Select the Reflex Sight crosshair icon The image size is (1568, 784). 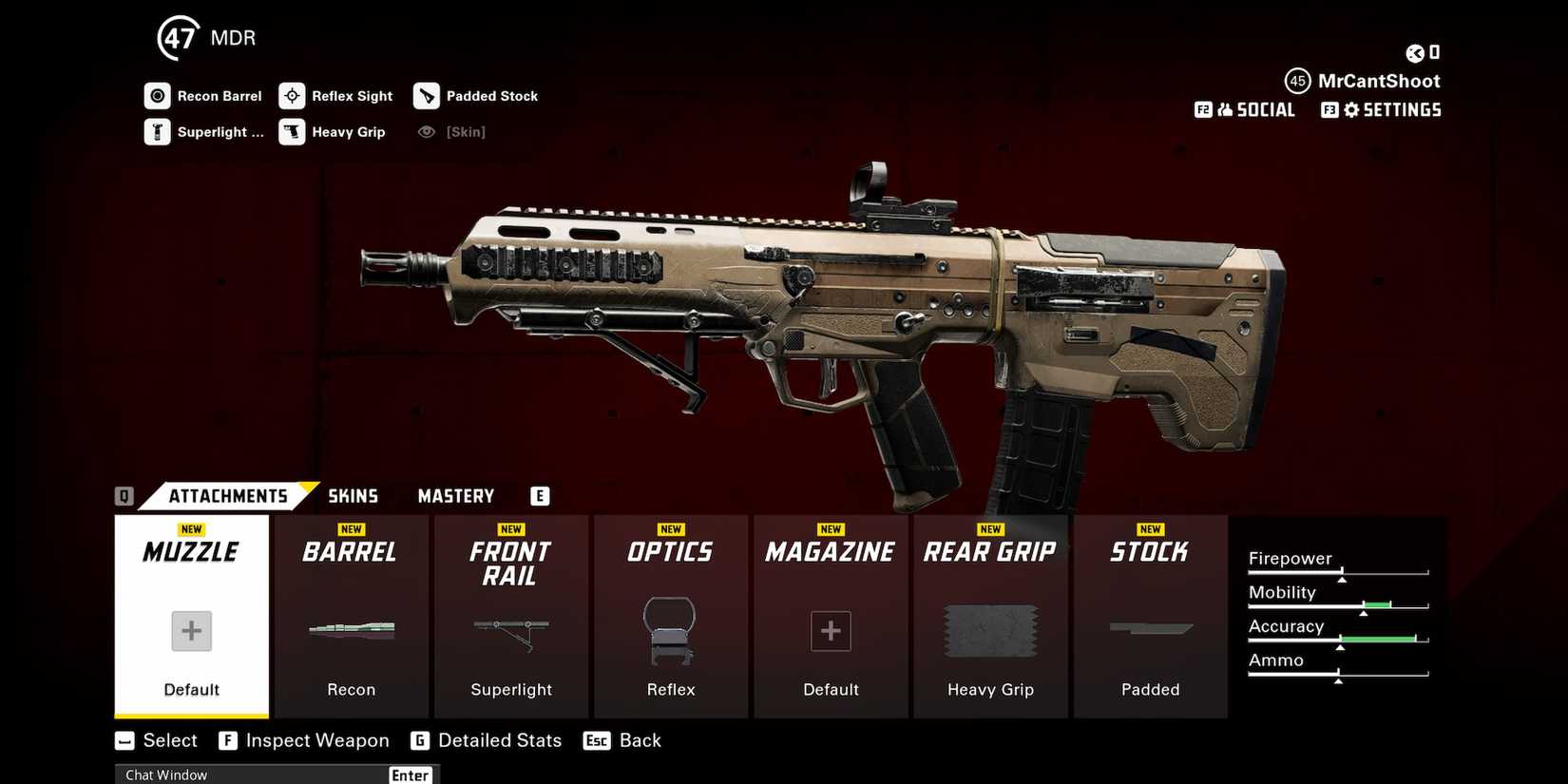(x=292, y=95)
